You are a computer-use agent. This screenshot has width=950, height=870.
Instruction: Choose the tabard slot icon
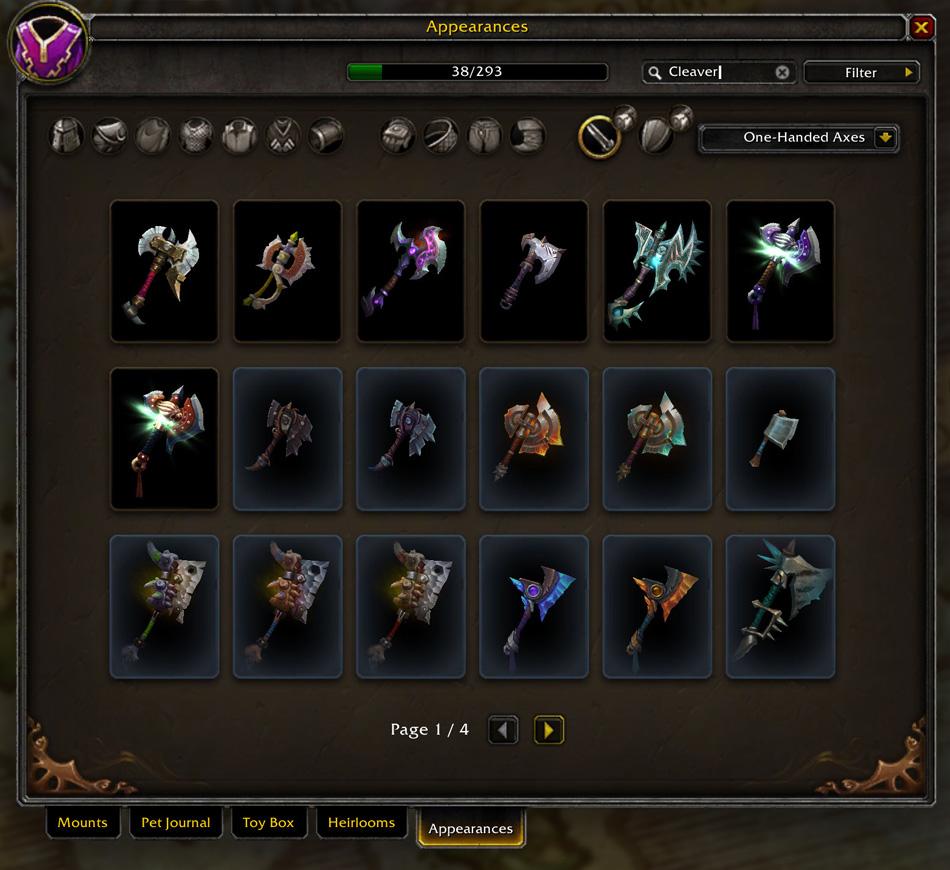(283, 135)
